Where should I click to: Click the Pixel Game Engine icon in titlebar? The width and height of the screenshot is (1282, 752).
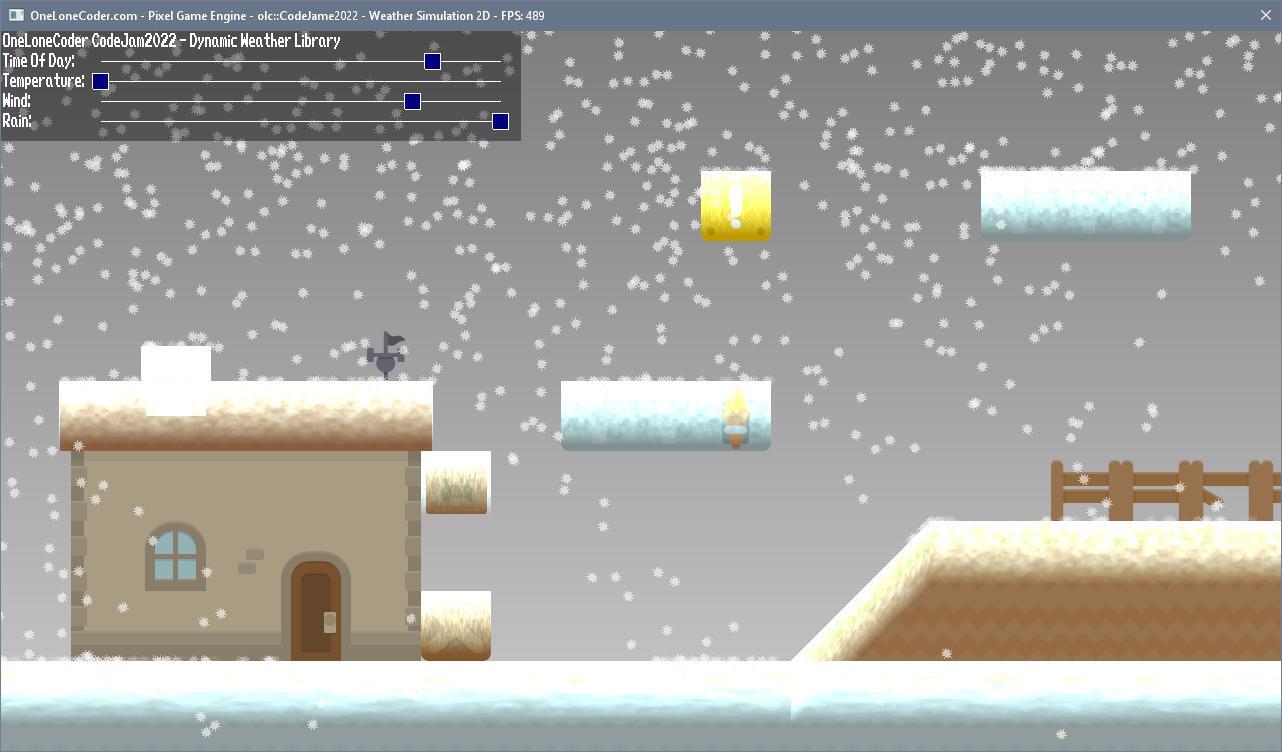coord(15,15)
